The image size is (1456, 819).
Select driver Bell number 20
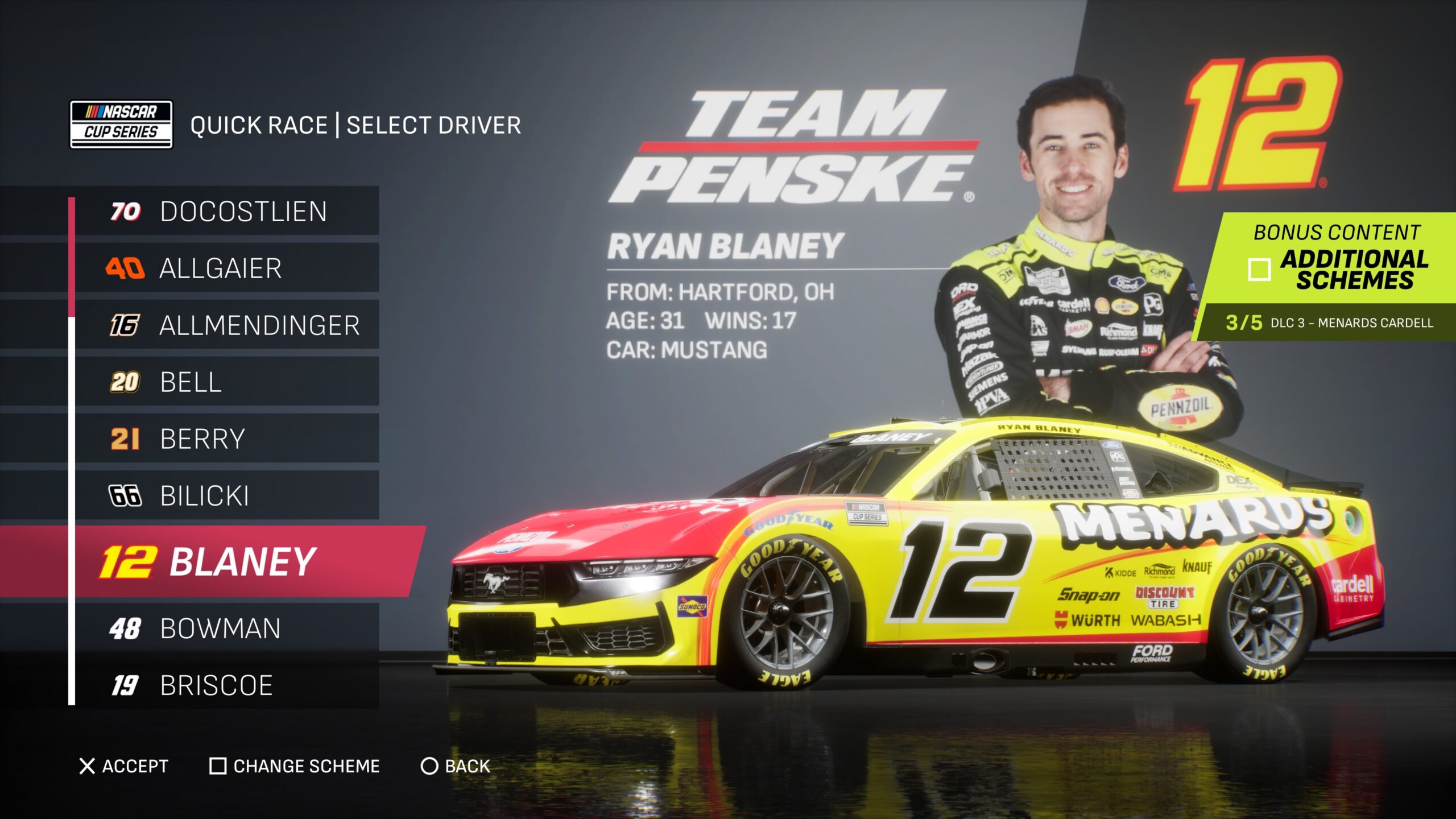point(227,382)
